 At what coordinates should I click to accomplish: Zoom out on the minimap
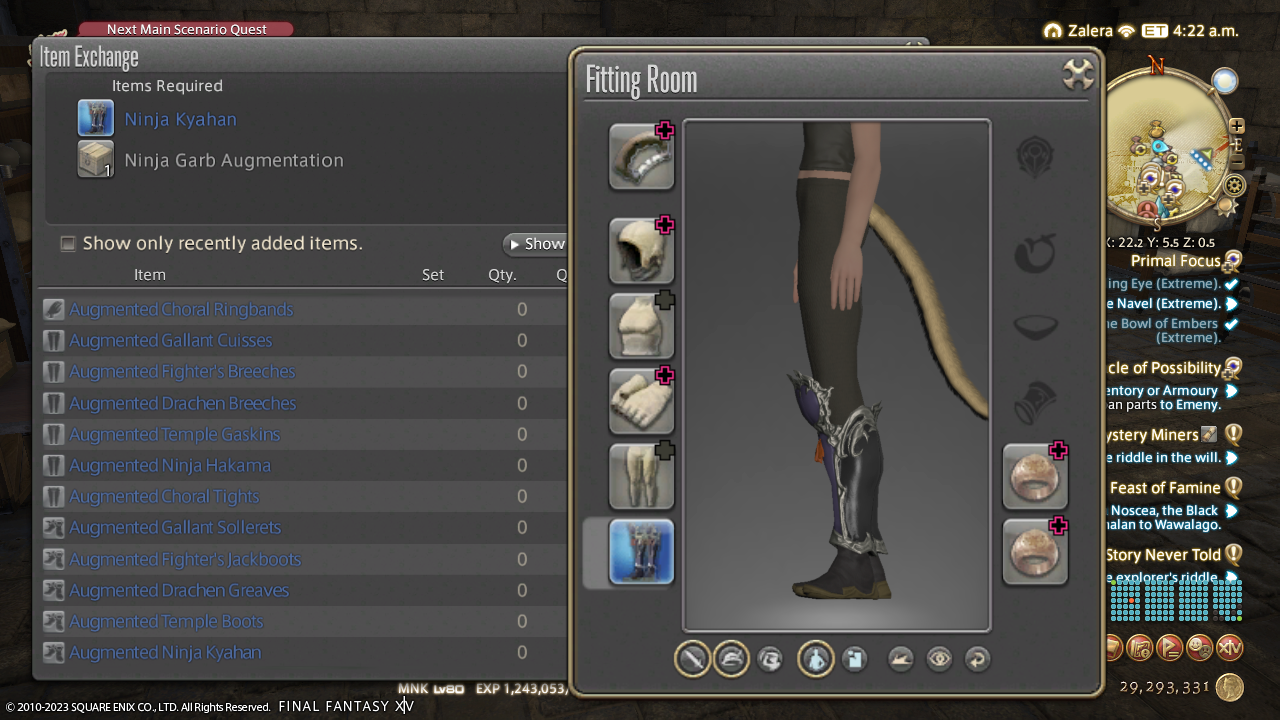pos(1237,162)
